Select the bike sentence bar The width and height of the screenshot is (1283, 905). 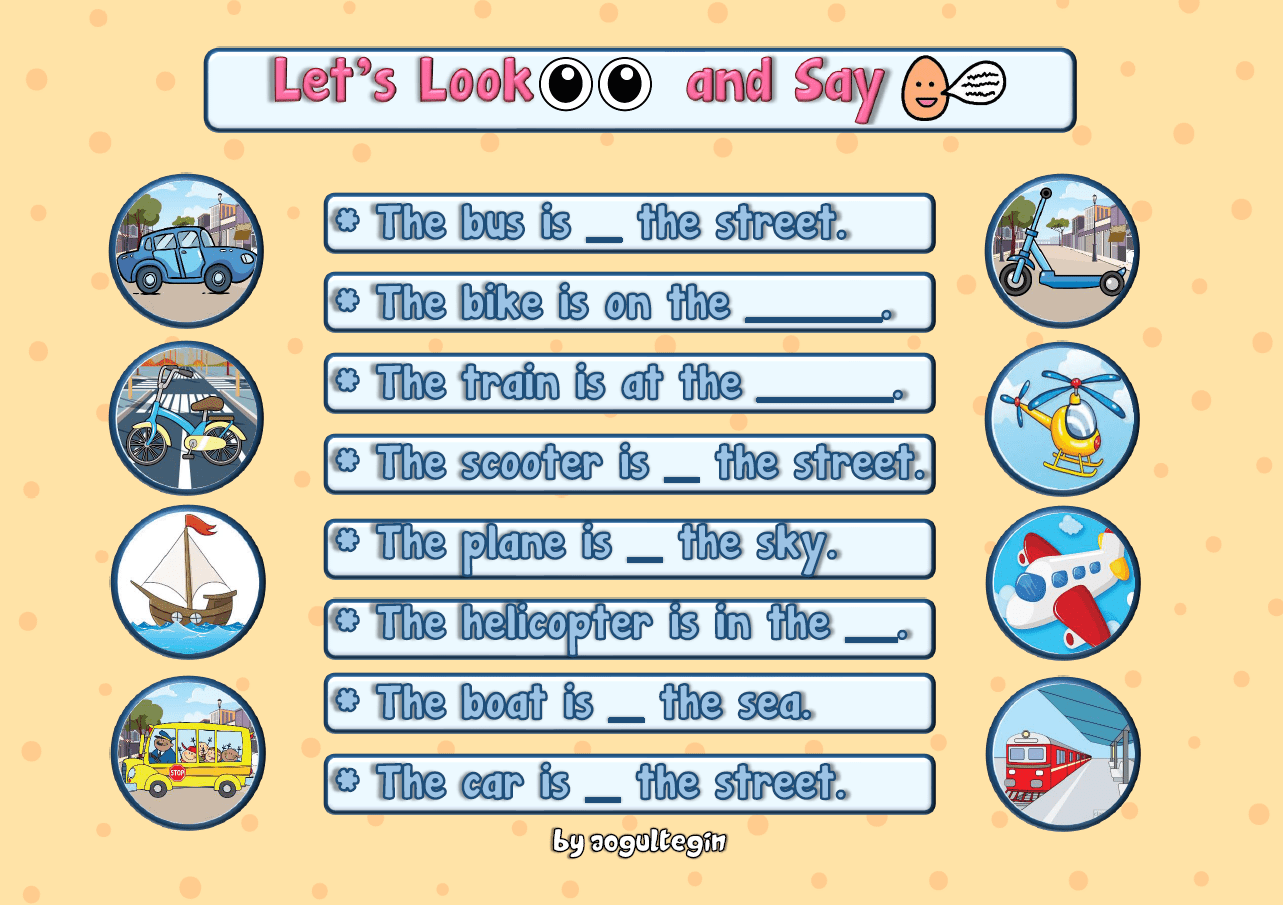(629, 302)
